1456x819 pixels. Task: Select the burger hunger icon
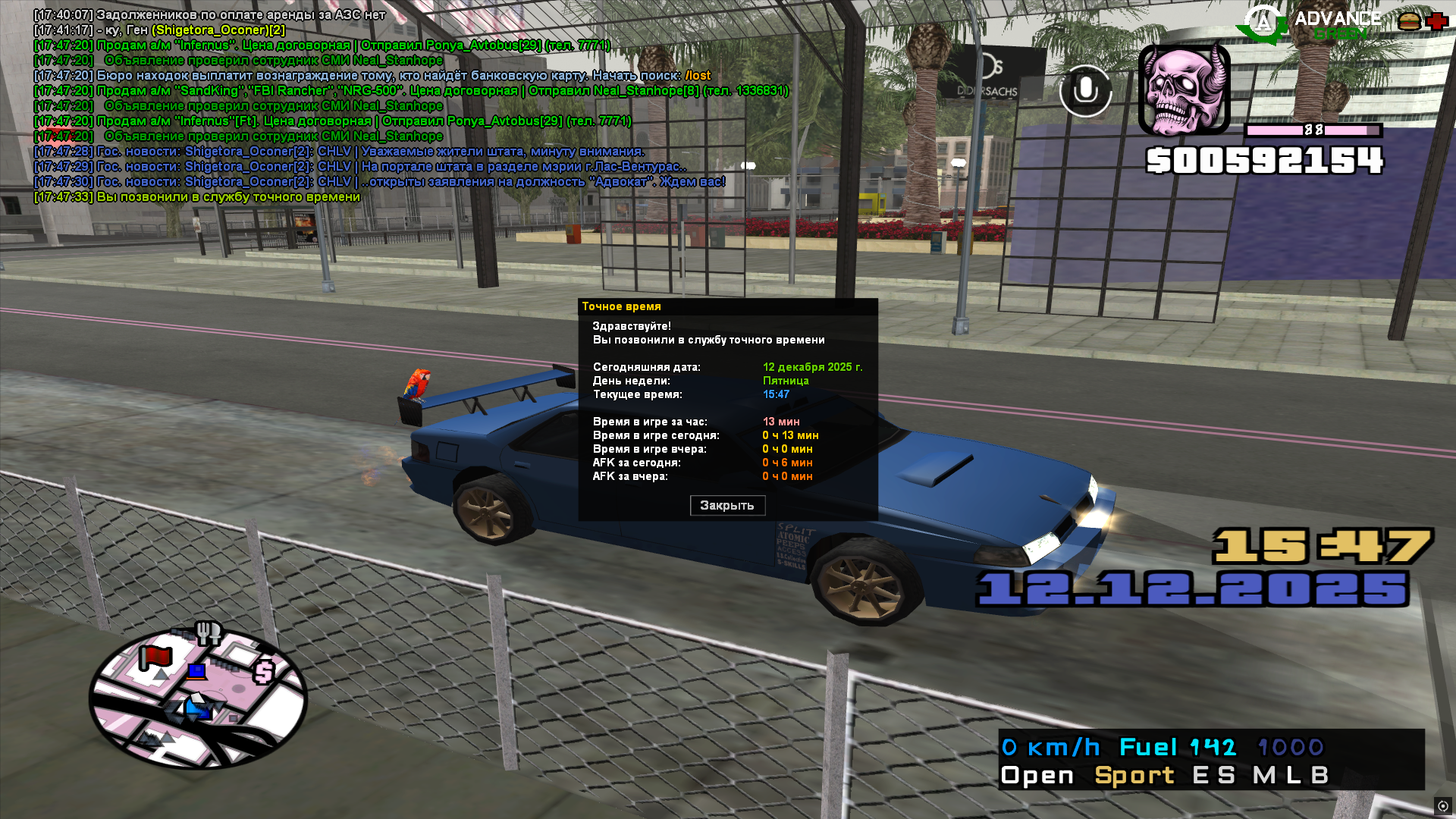tap(1409, 21)
